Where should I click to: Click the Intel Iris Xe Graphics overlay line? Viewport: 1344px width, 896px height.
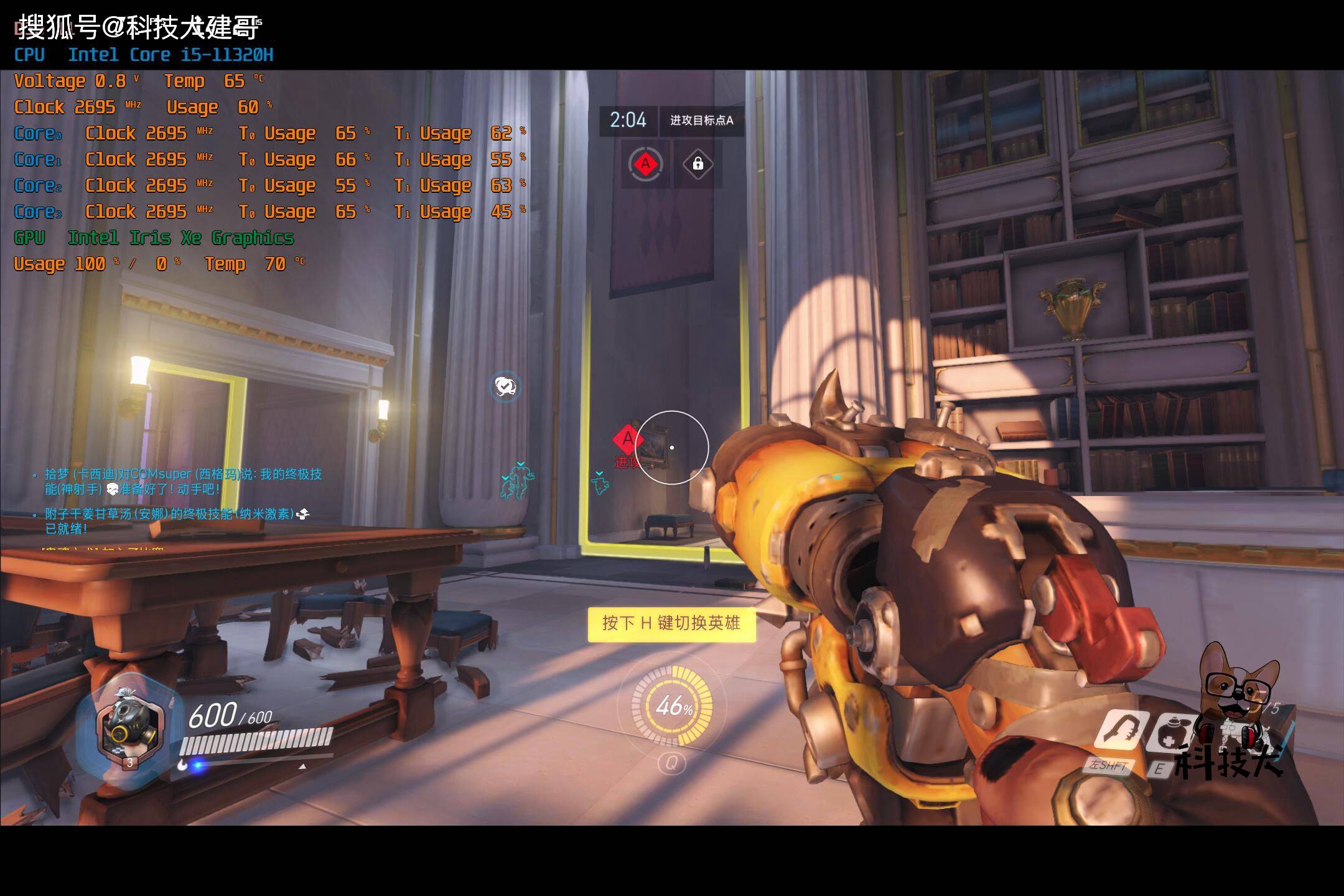180,238
